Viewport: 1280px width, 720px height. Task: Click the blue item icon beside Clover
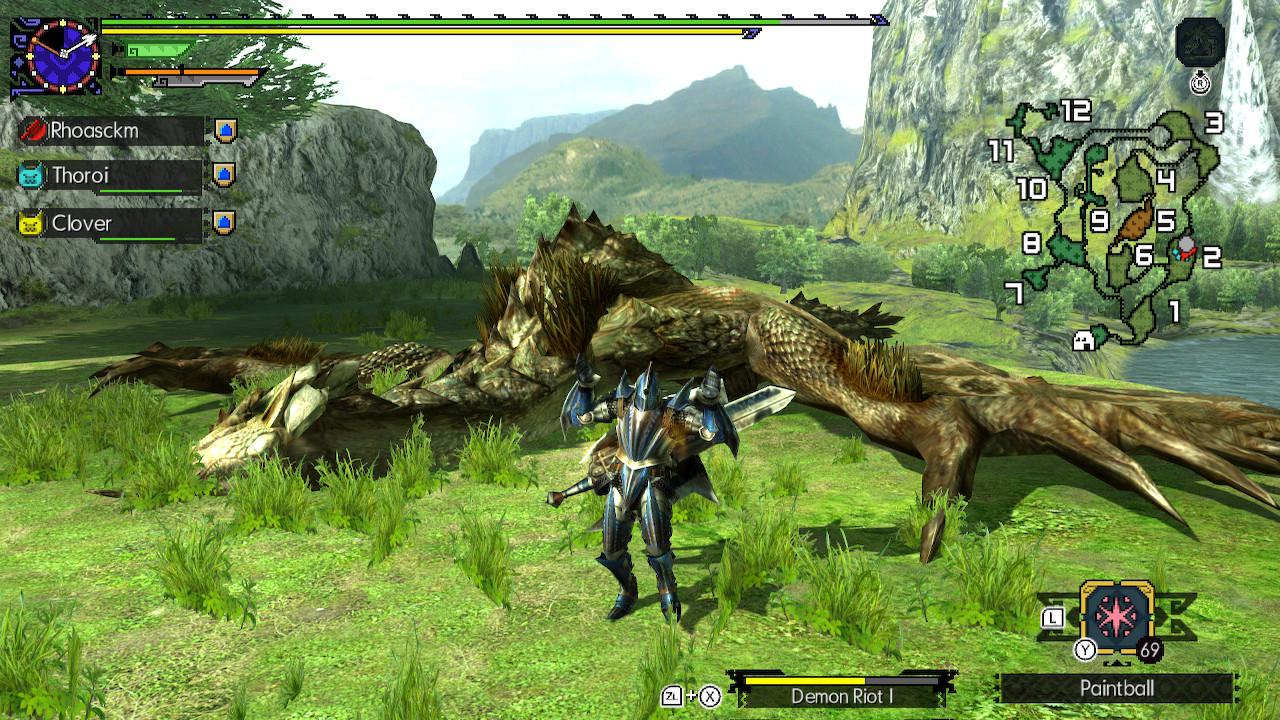227,225
